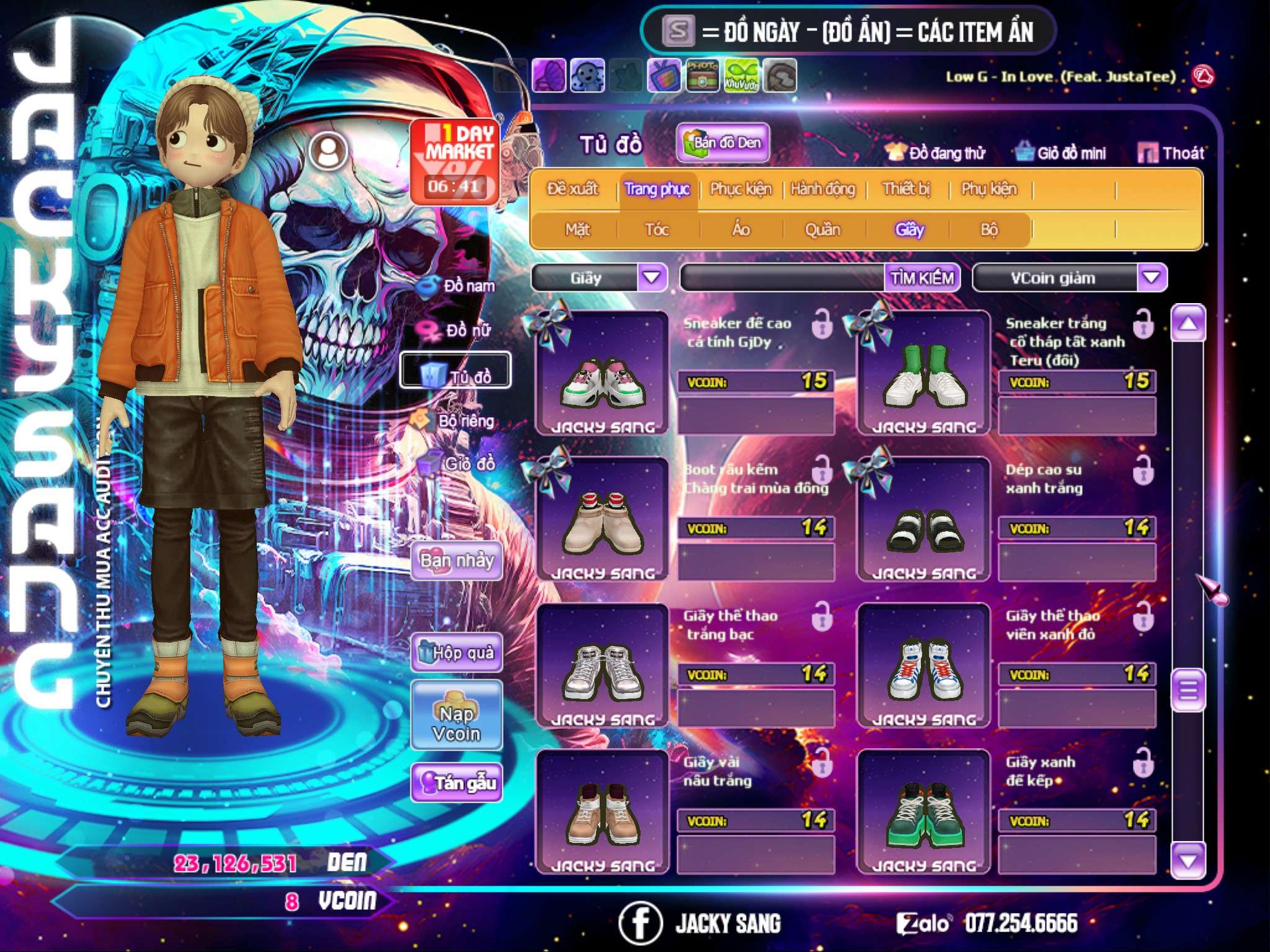The width and height of the screenshot is (1270, 952).
Task: Open the Bán đồ Den shop button
Action: click(x=722, y=143)
